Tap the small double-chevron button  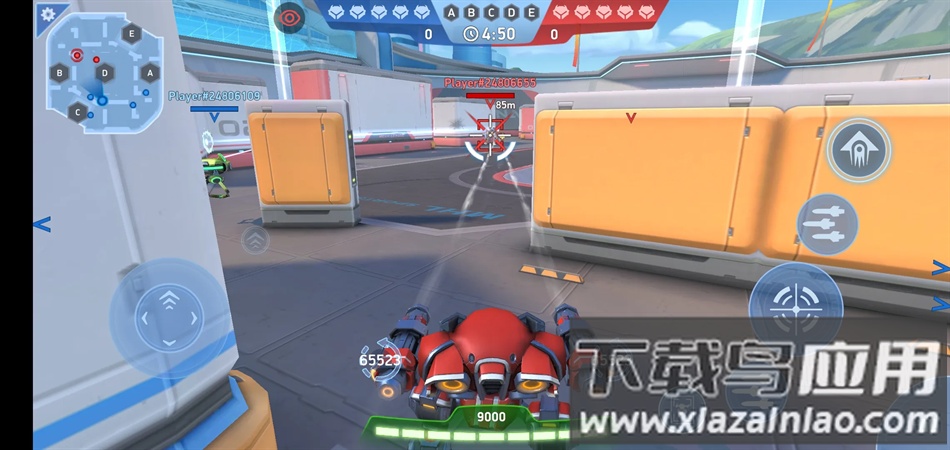(256, 240)
